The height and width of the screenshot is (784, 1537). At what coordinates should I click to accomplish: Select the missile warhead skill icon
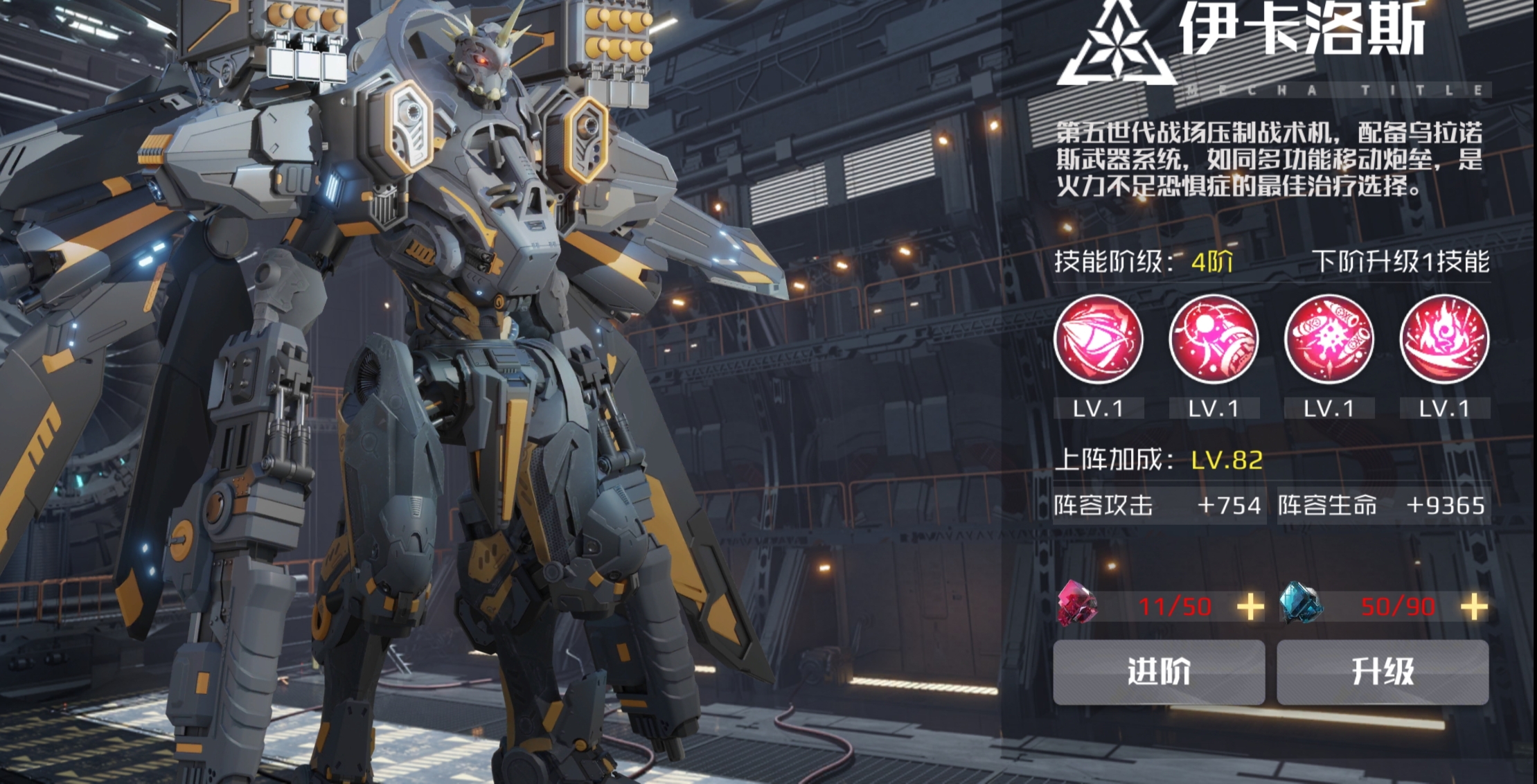pos(1098,339)
